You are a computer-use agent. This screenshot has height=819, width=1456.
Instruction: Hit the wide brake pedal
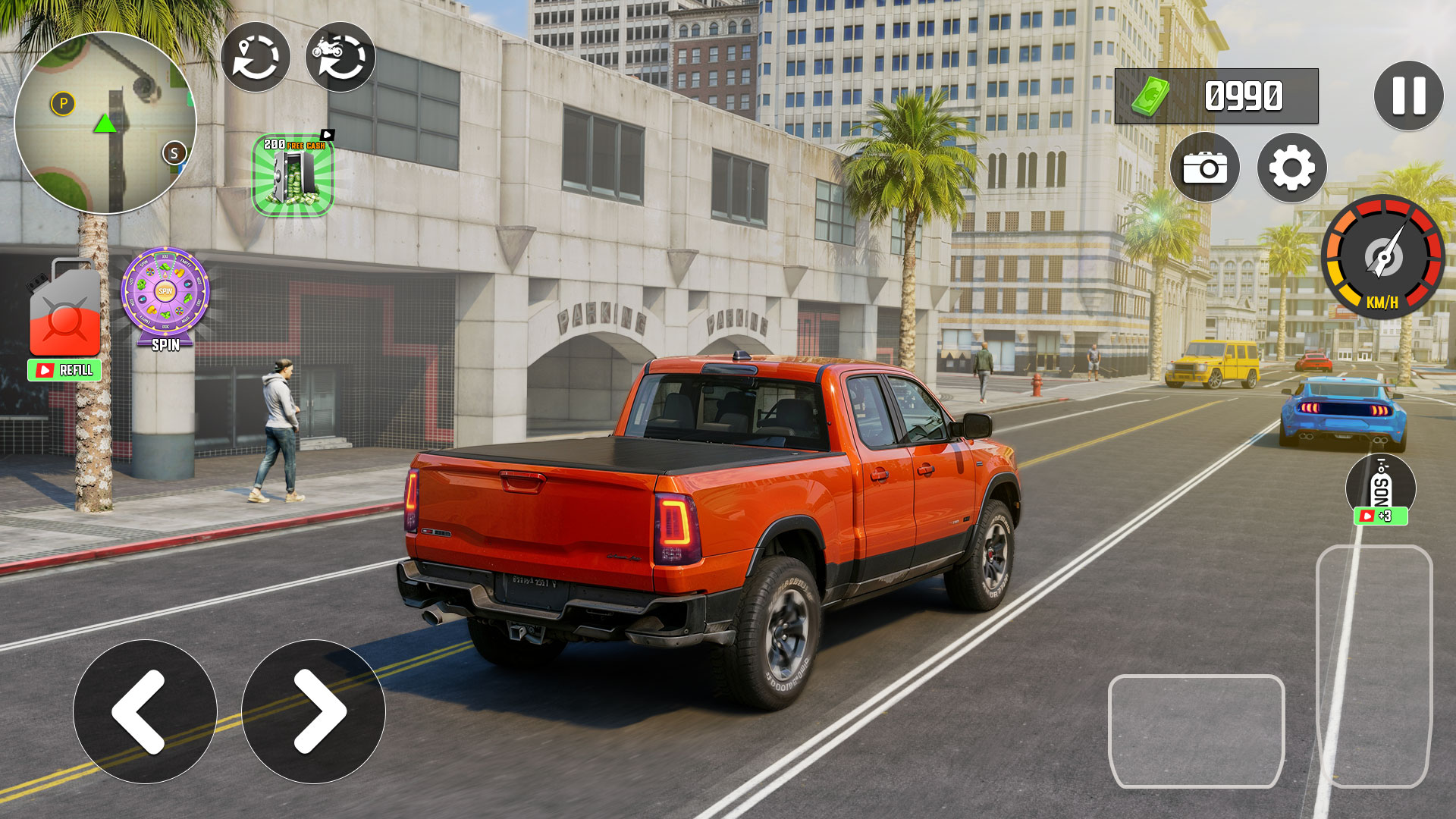(x=1196, y=731)
